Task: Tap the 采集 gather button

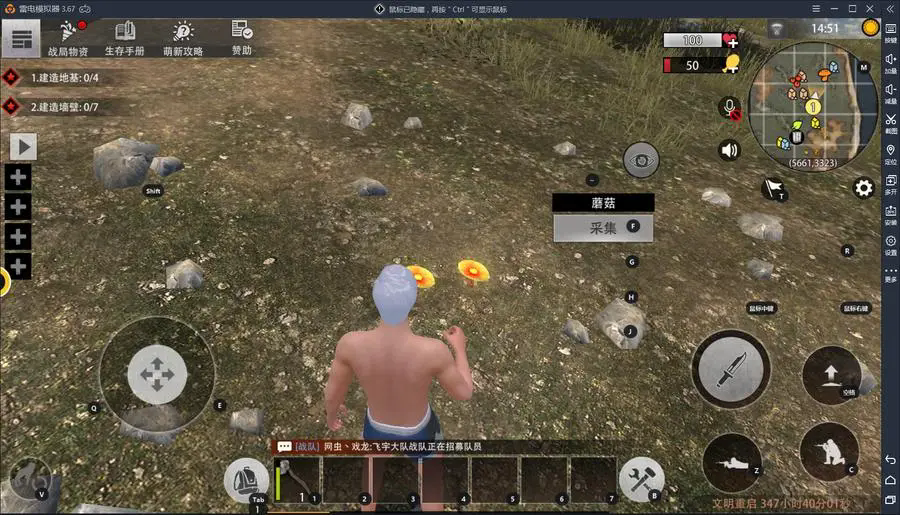Action: click(603, 228)
